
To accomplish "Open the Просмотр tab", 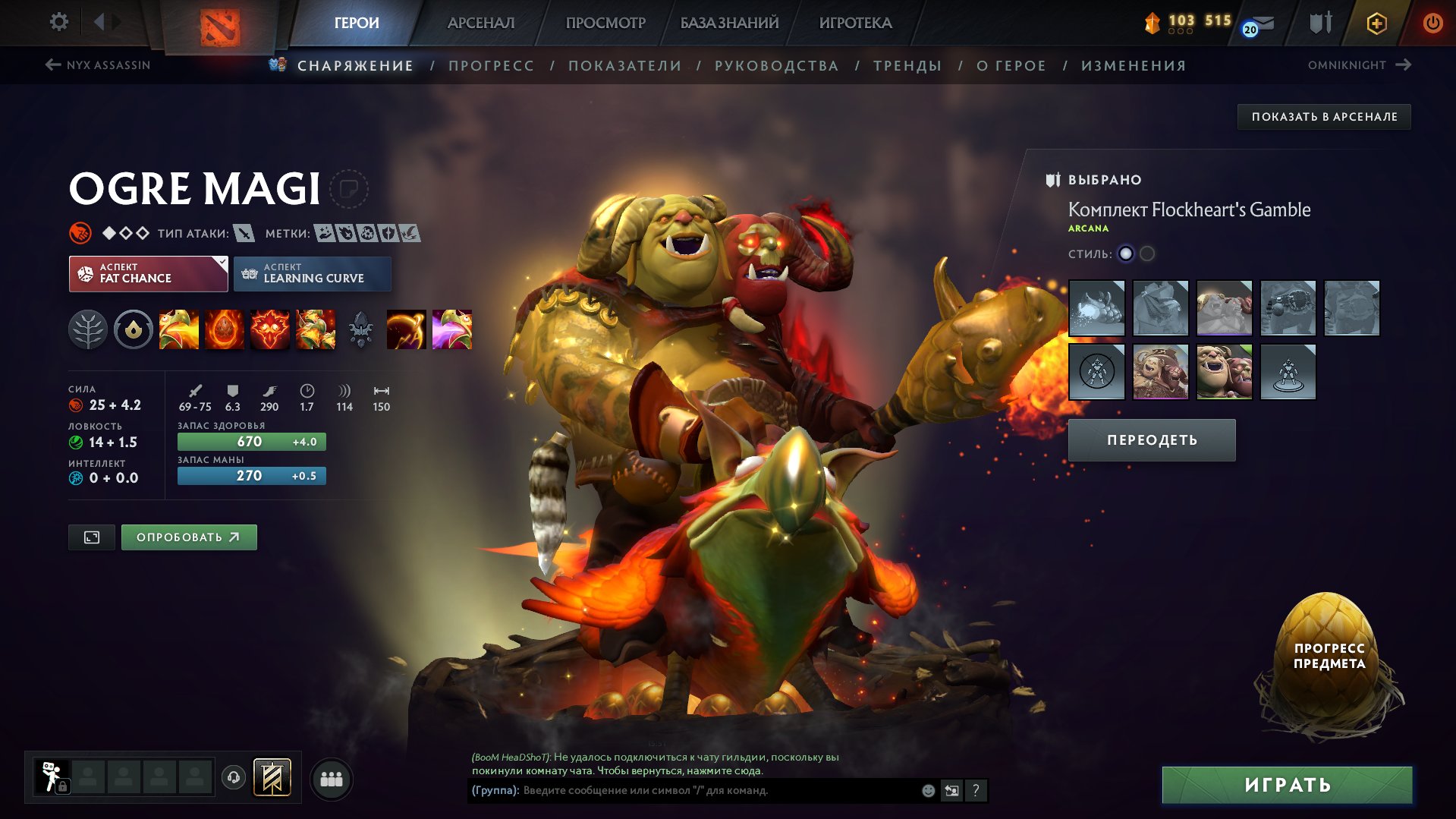I will (605, 23).
